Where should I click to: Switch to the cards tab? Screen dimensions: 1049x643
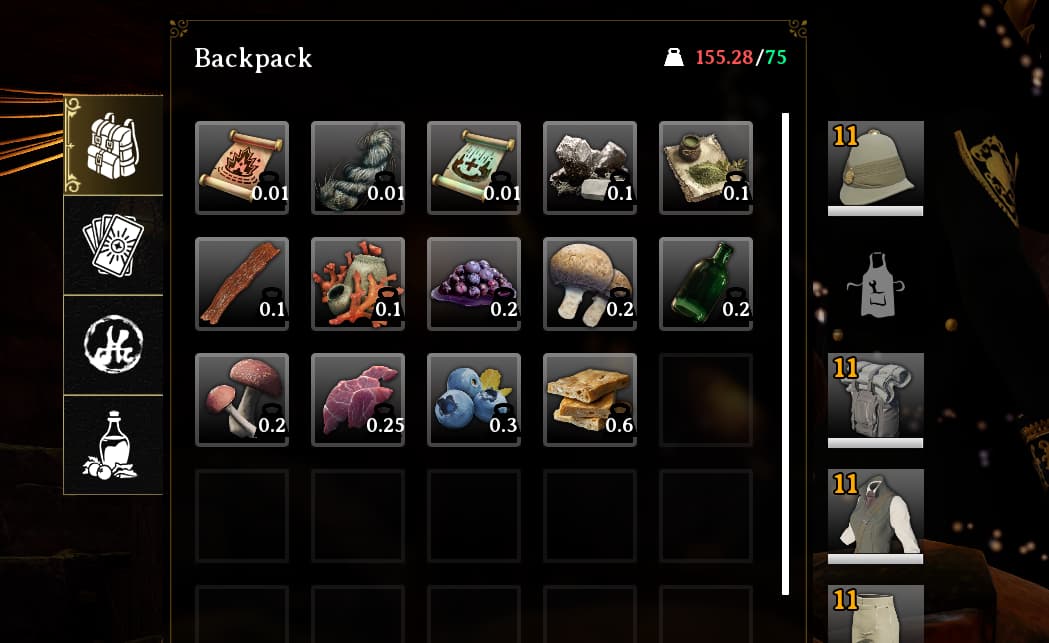[x=113, y=245]
